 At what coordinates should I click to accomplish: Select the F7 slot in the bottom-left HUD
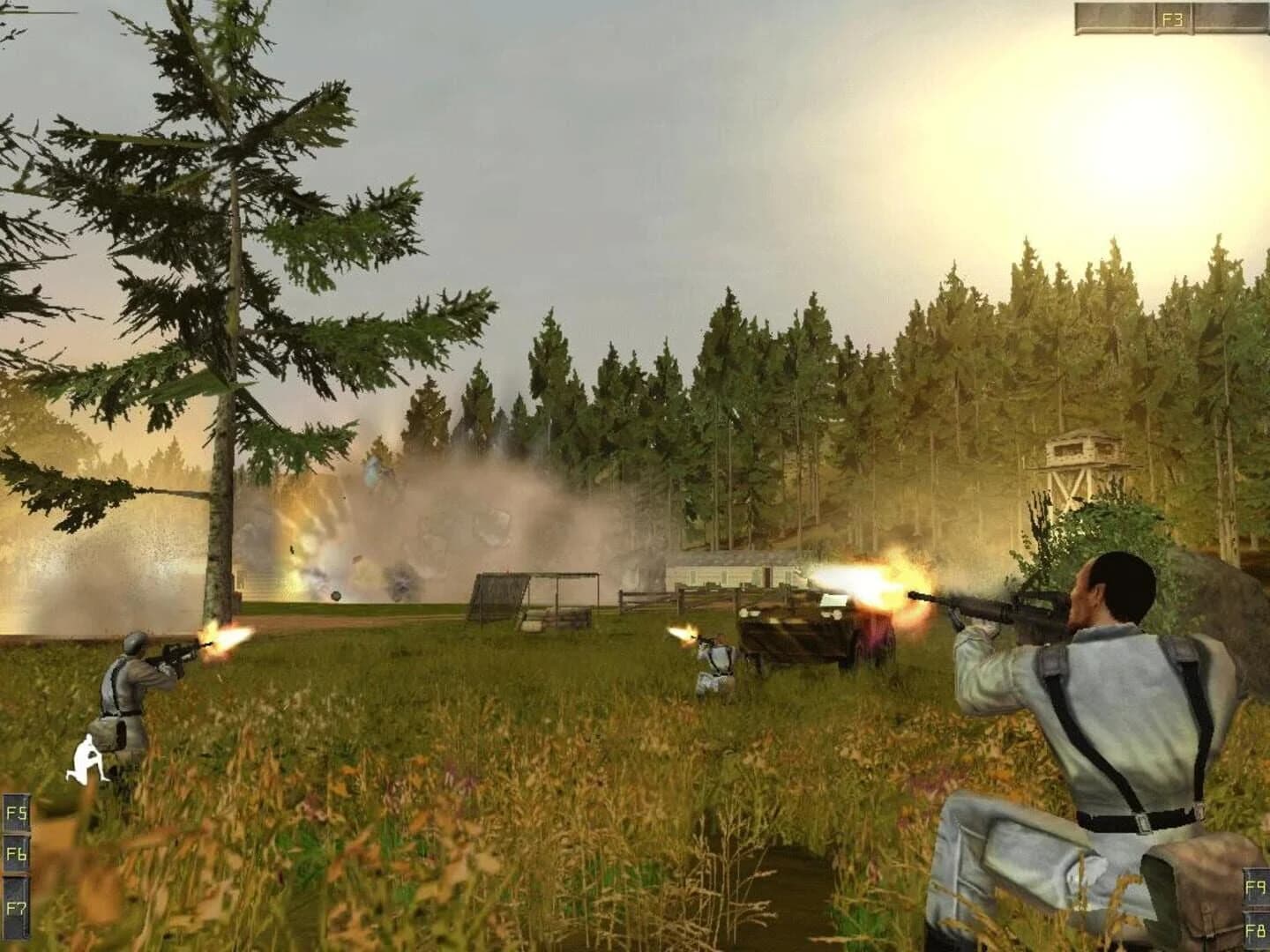click(x=16, y=904)
